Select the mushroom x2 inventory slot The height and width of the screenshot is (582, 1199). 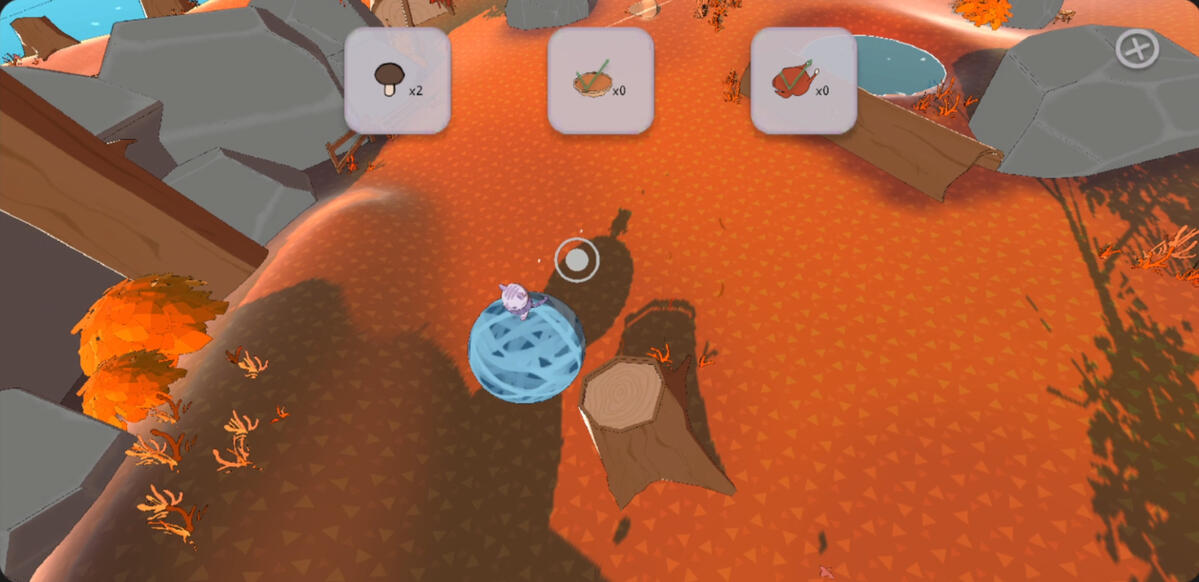tap(397, 80)
